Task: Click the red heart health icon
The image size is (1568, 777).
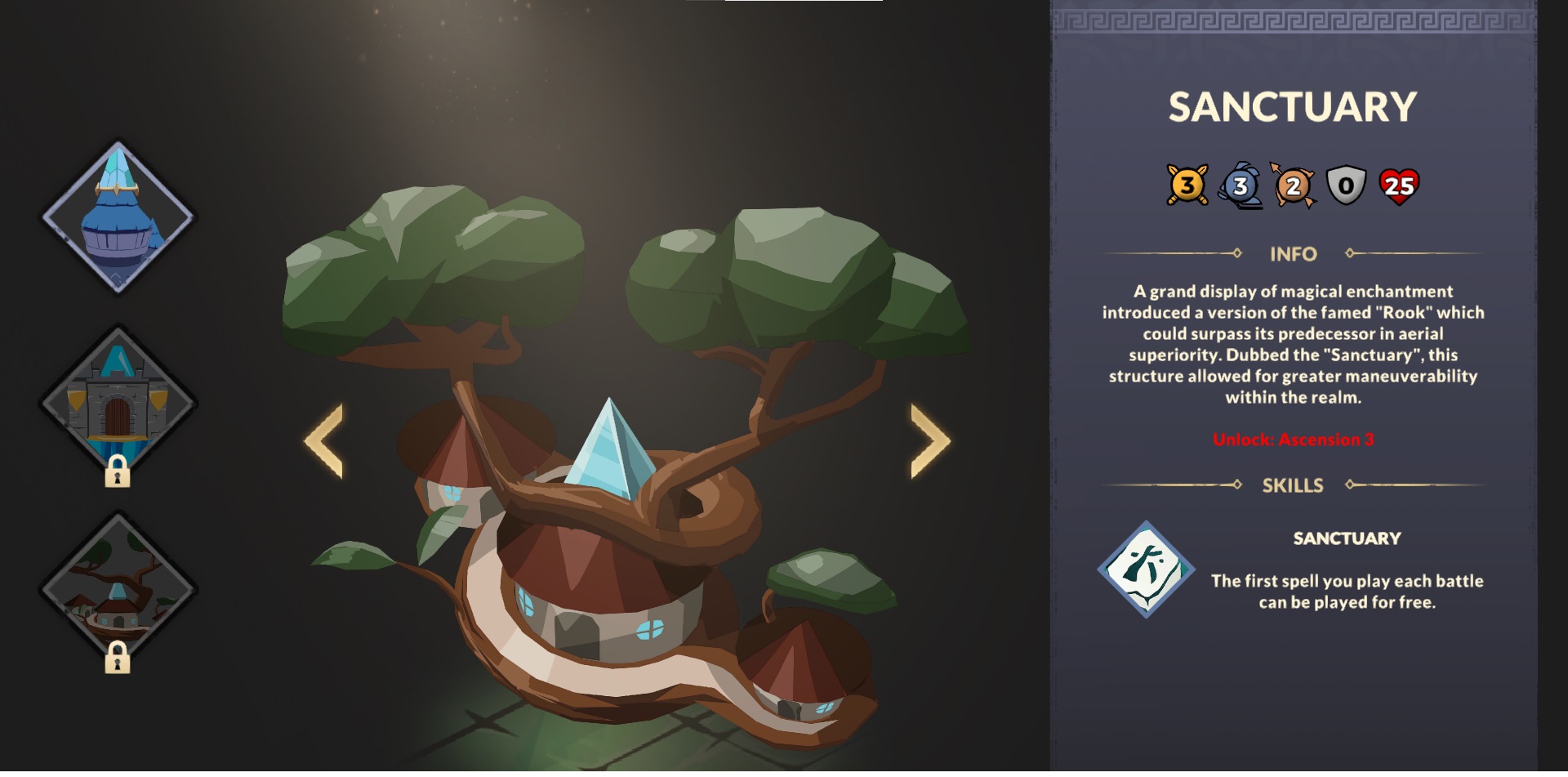Action: pos(1399,186)
